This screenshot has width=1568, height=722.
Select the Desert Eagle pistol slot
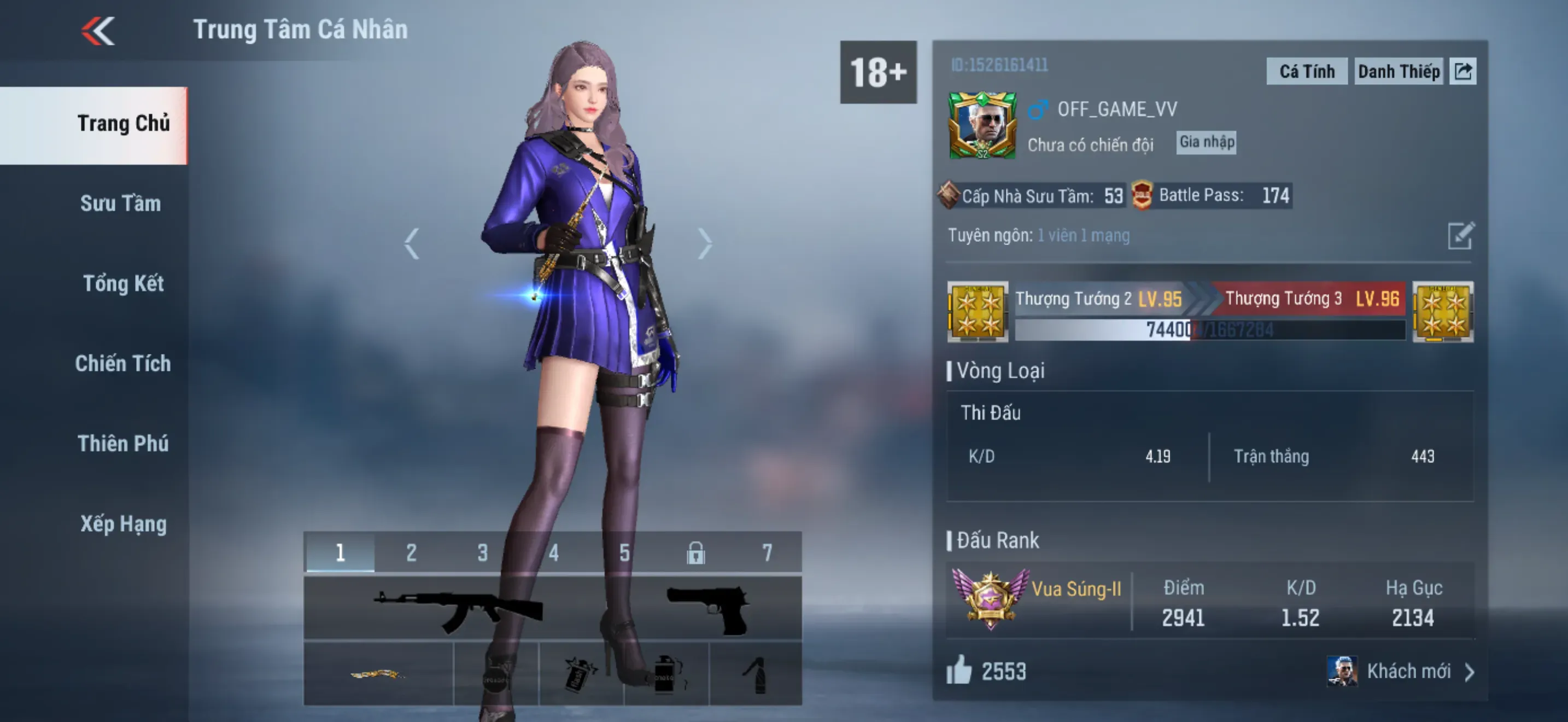click(x=708, y=609)
